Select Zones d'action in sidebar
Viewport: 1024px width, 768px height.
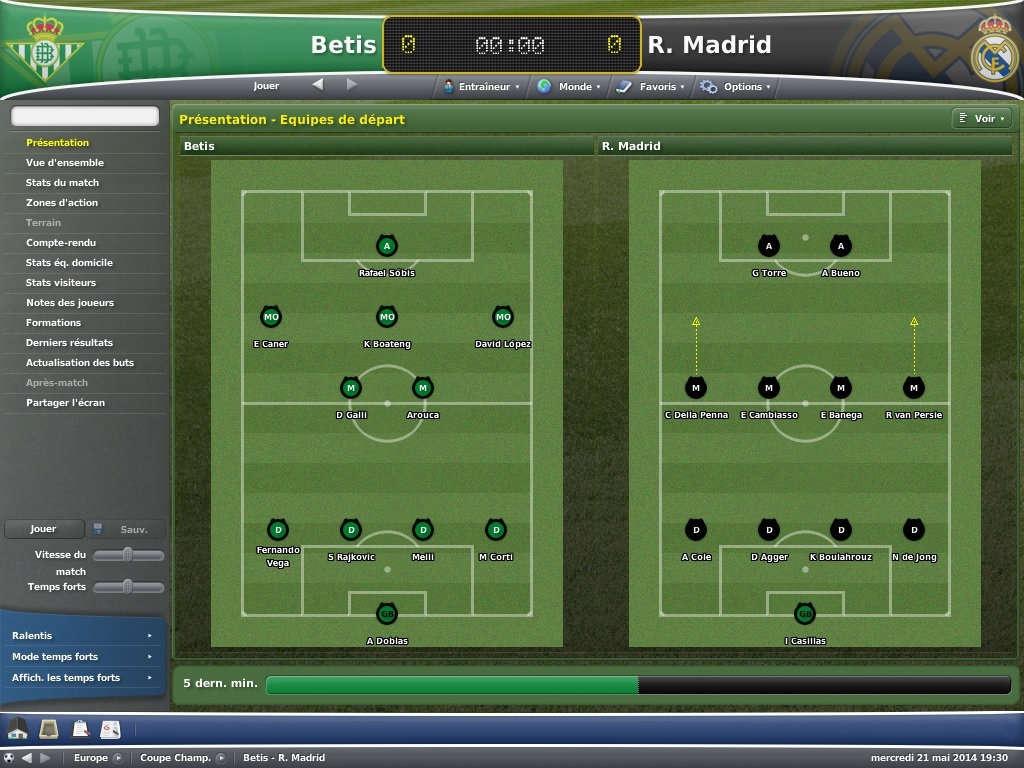tap(62, 203)
